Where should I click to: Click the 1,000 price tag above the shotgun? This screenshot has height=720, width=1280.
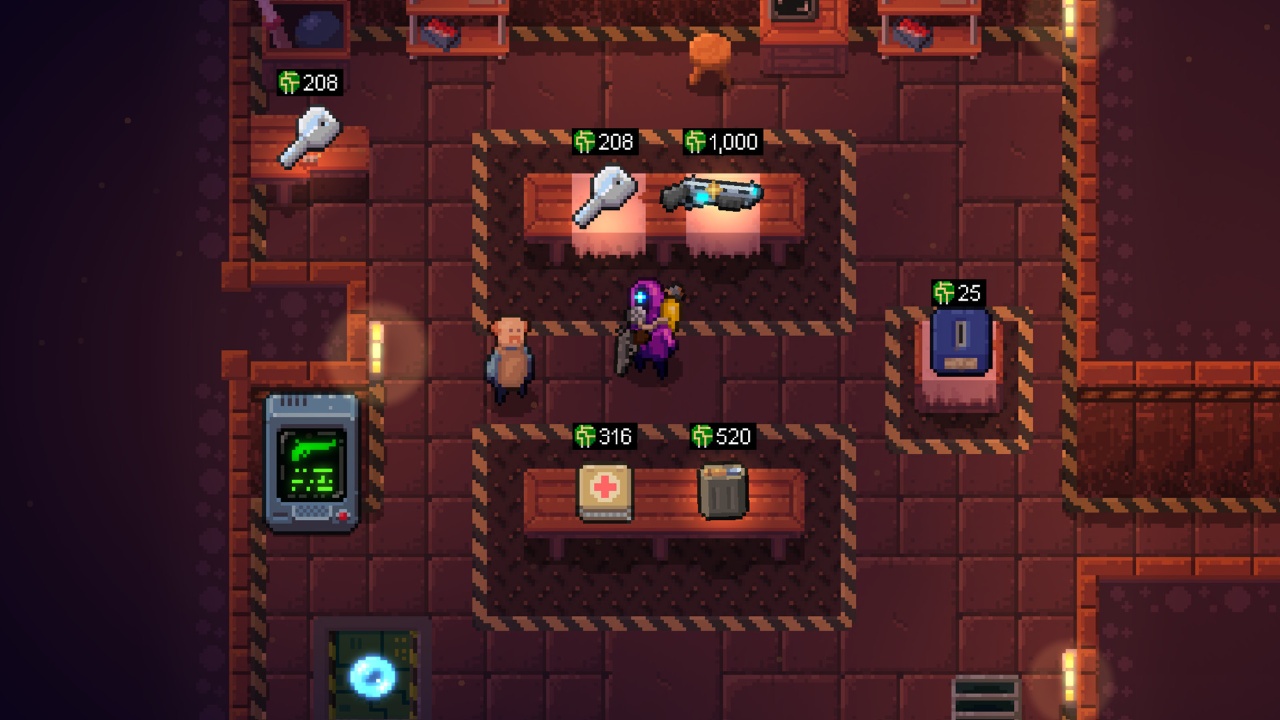tap(722, 141)
